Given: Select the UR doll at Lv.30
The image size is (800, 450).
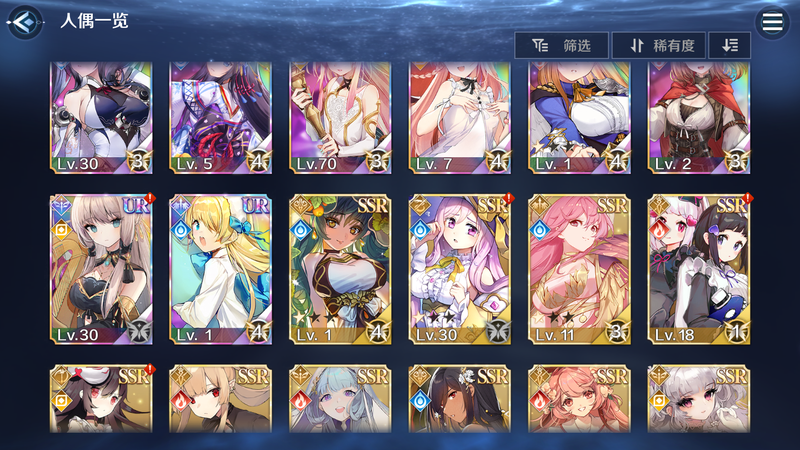Looking at the screenshot, I should point(91,269).
